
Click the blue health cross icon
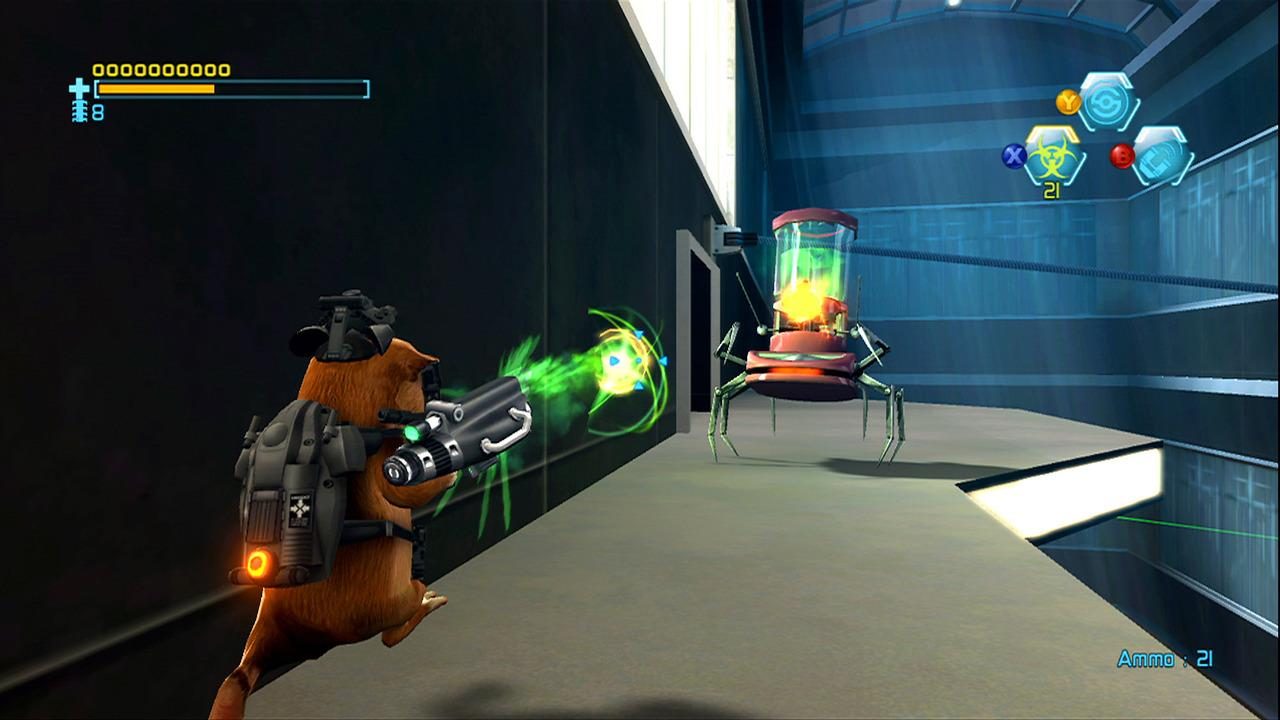78,89
